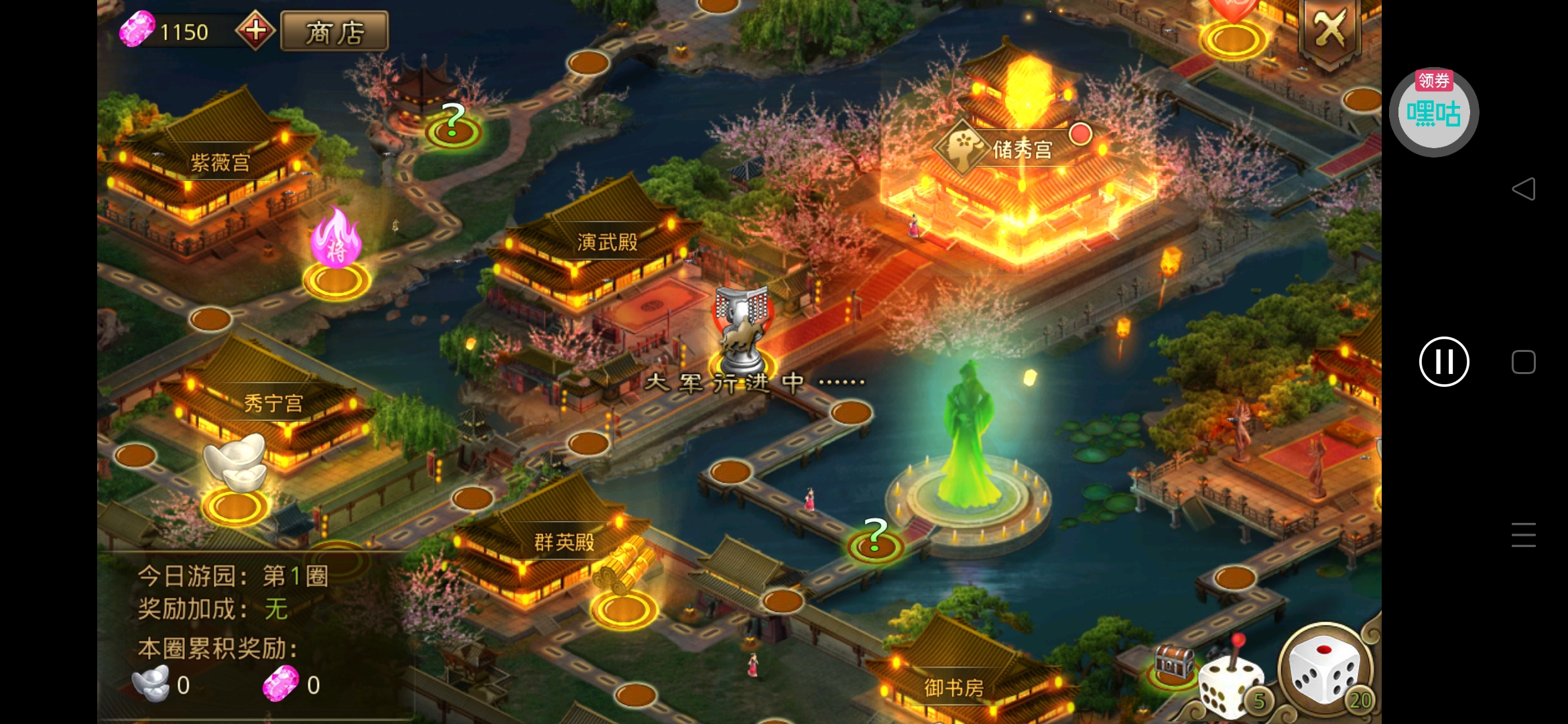
Task: Open the 商店 shop button
Action: pyautogui.click(x=334, y=32)
